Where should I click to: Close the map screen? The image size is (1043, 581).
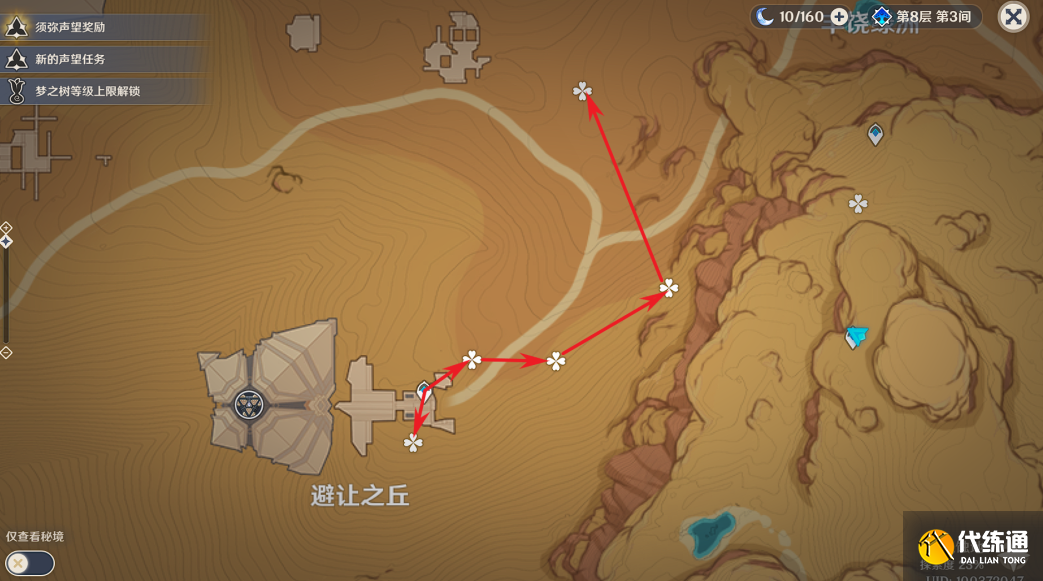[x=1013, y=17]
